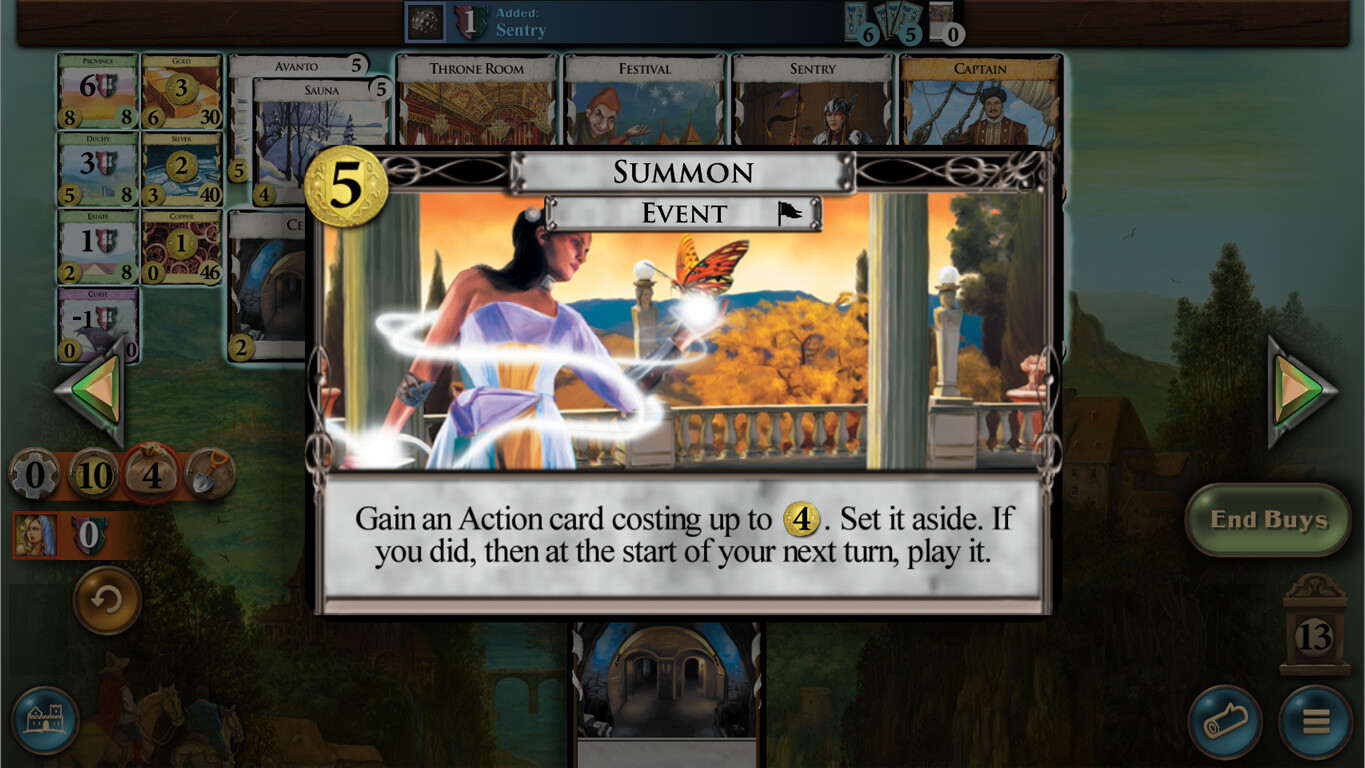Select the Throne Room card pile
The width and height of the screenshot is (1365, 768).
coord(475,95)
